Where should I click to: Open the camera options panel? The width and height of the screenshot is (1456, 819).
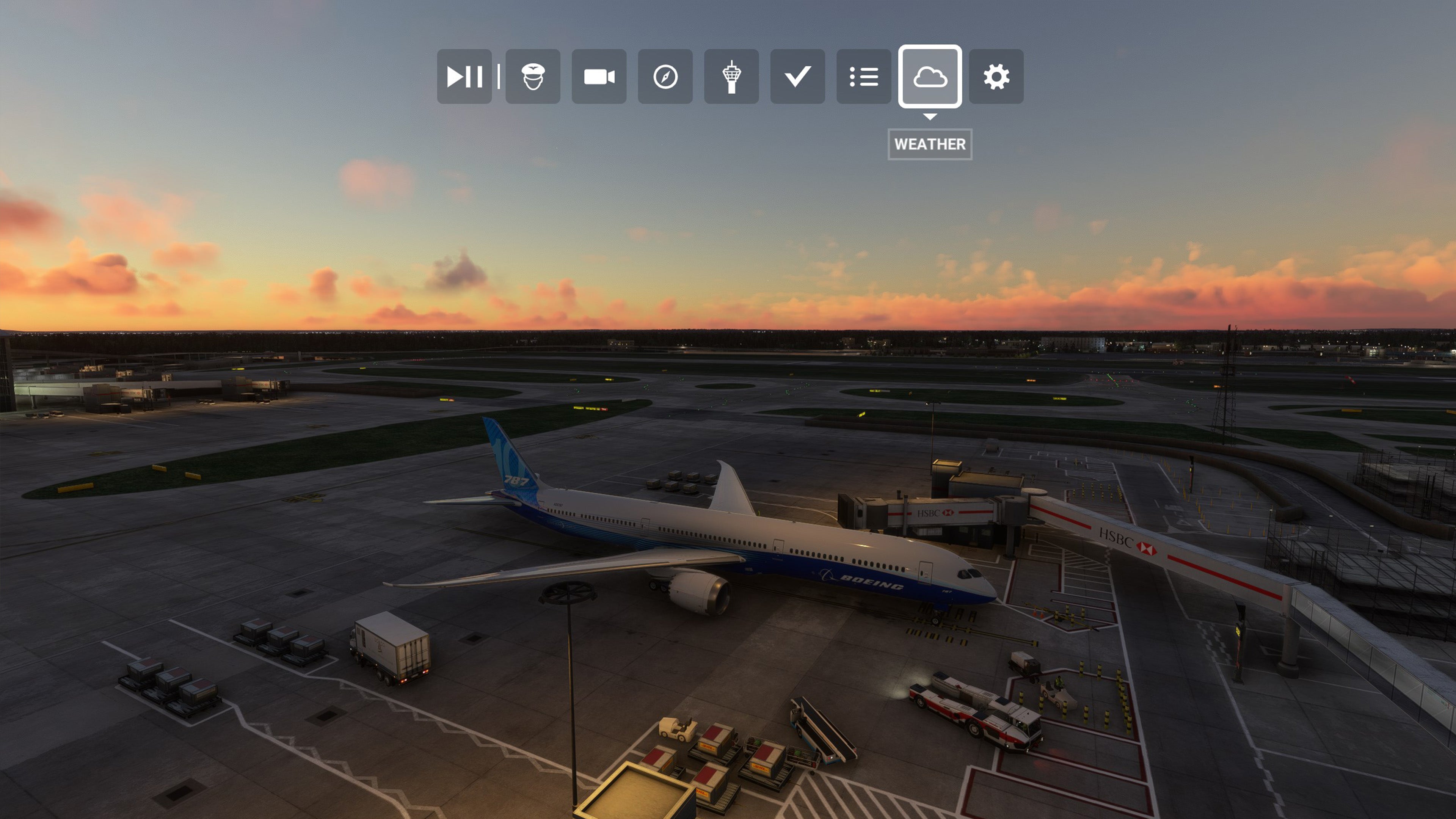tap(599, 76)
